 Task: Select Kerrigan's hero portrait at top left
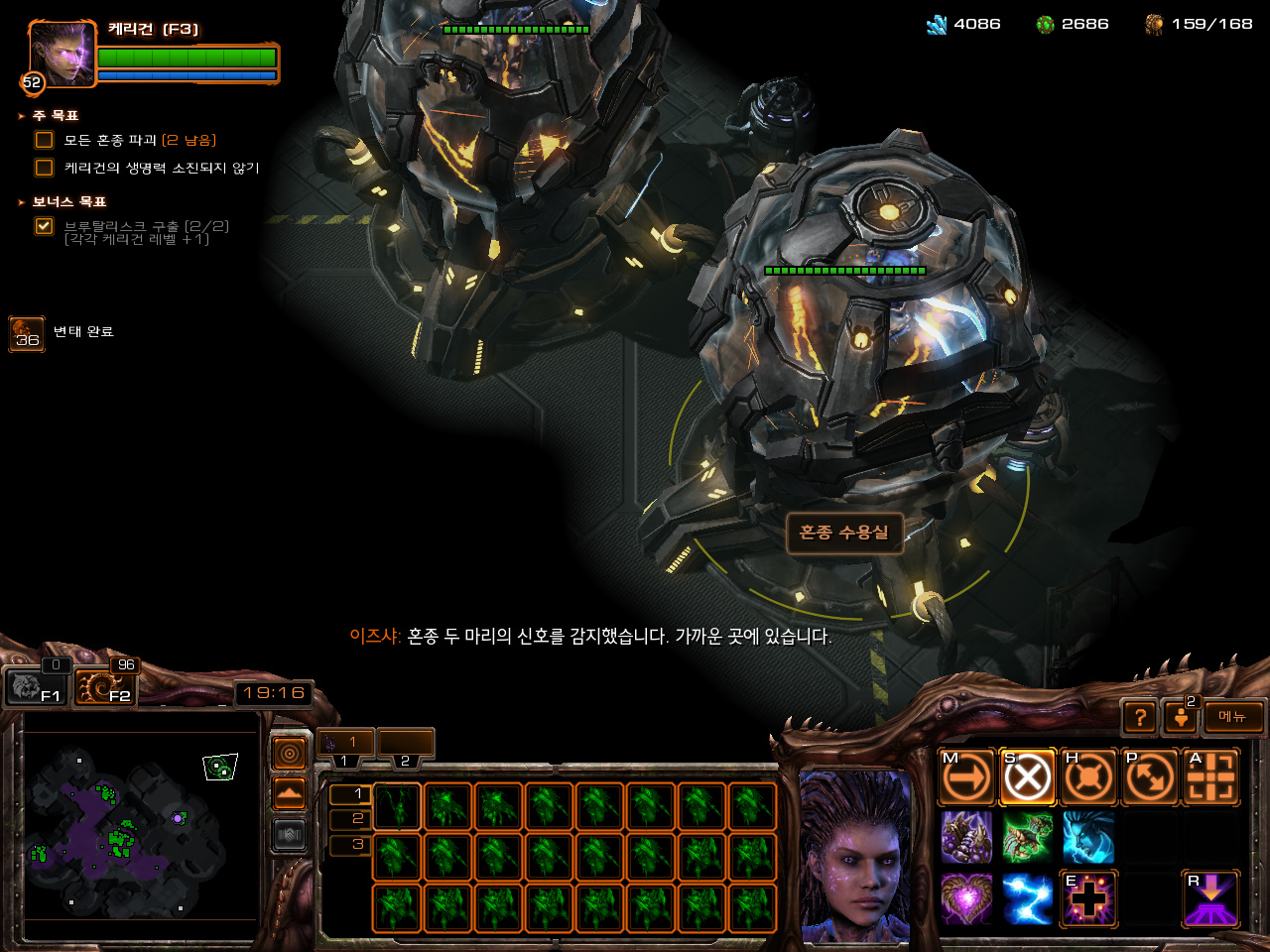click(x=63, y=54)
